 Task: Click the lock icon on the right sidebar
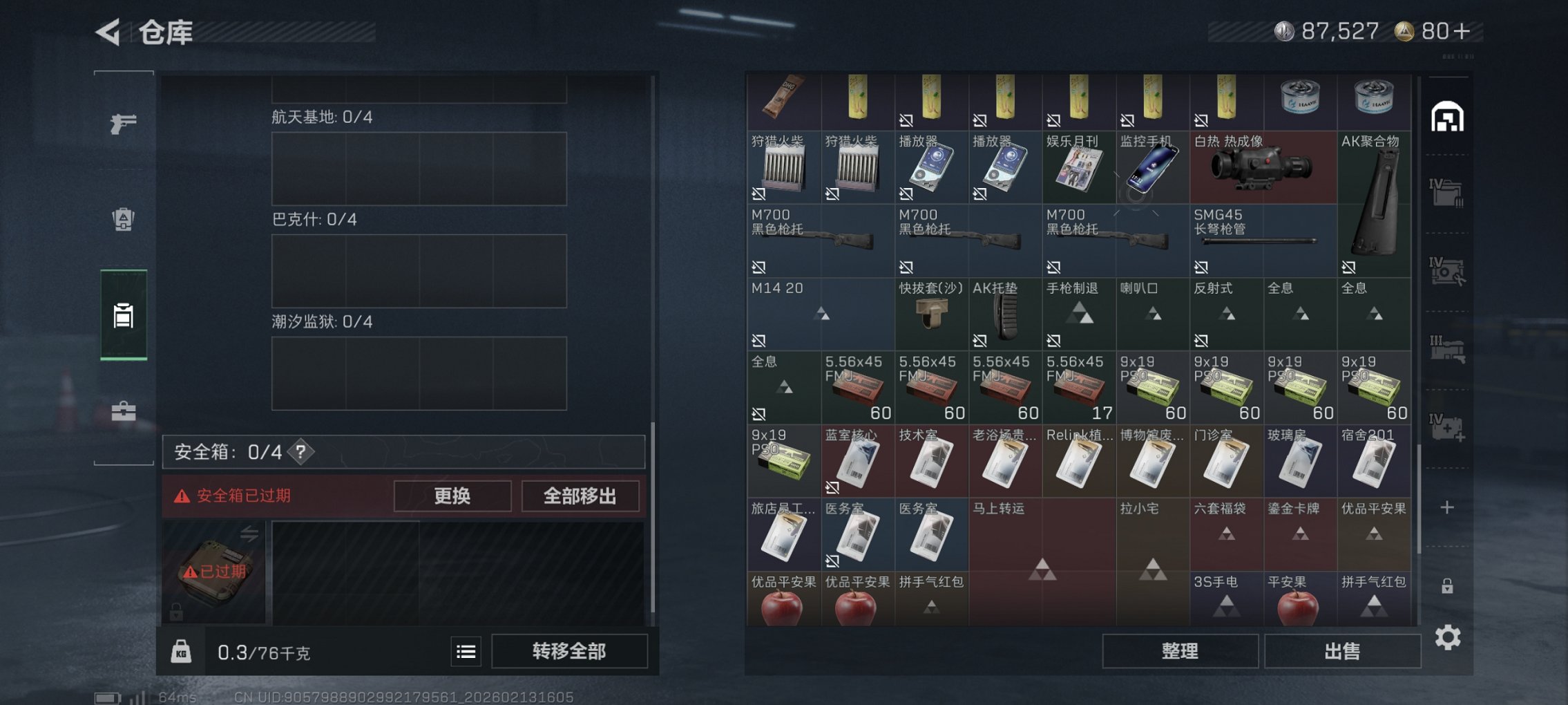pyautogui.click(x=1449, y=584)
